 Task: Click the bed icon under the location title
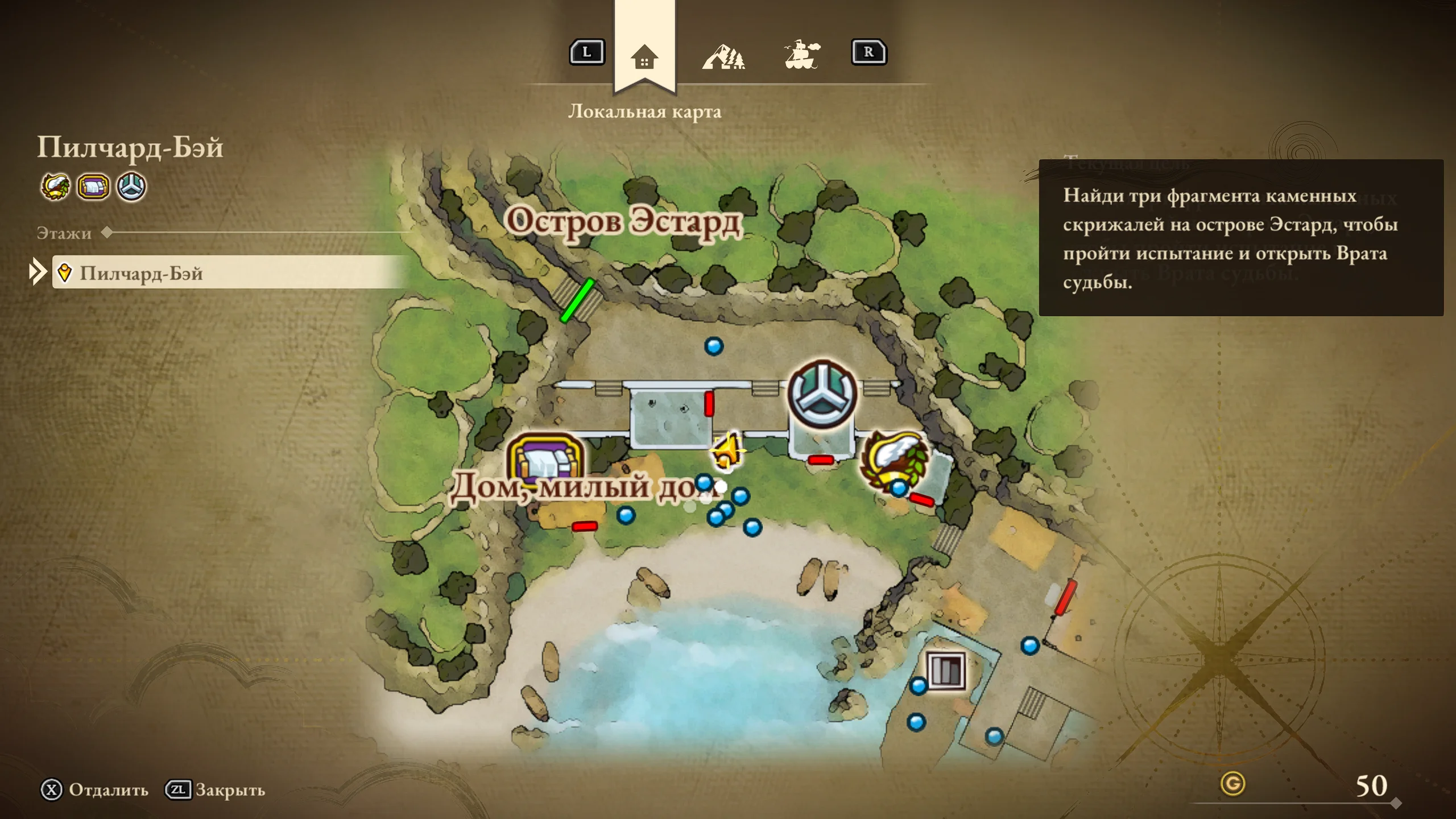(x=93, y=187)
